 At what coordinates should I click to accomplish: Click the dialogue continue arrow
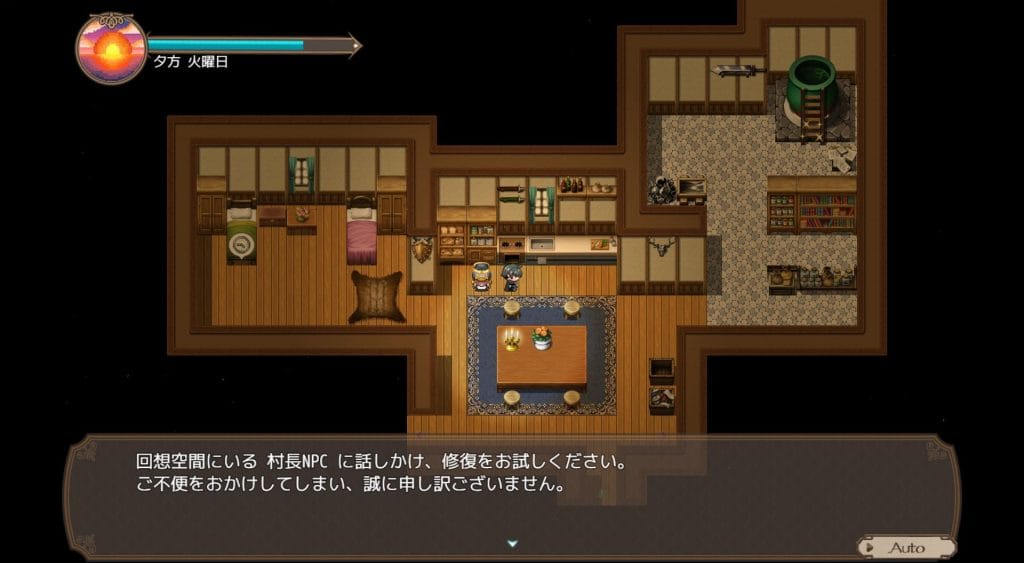(512, 543)
